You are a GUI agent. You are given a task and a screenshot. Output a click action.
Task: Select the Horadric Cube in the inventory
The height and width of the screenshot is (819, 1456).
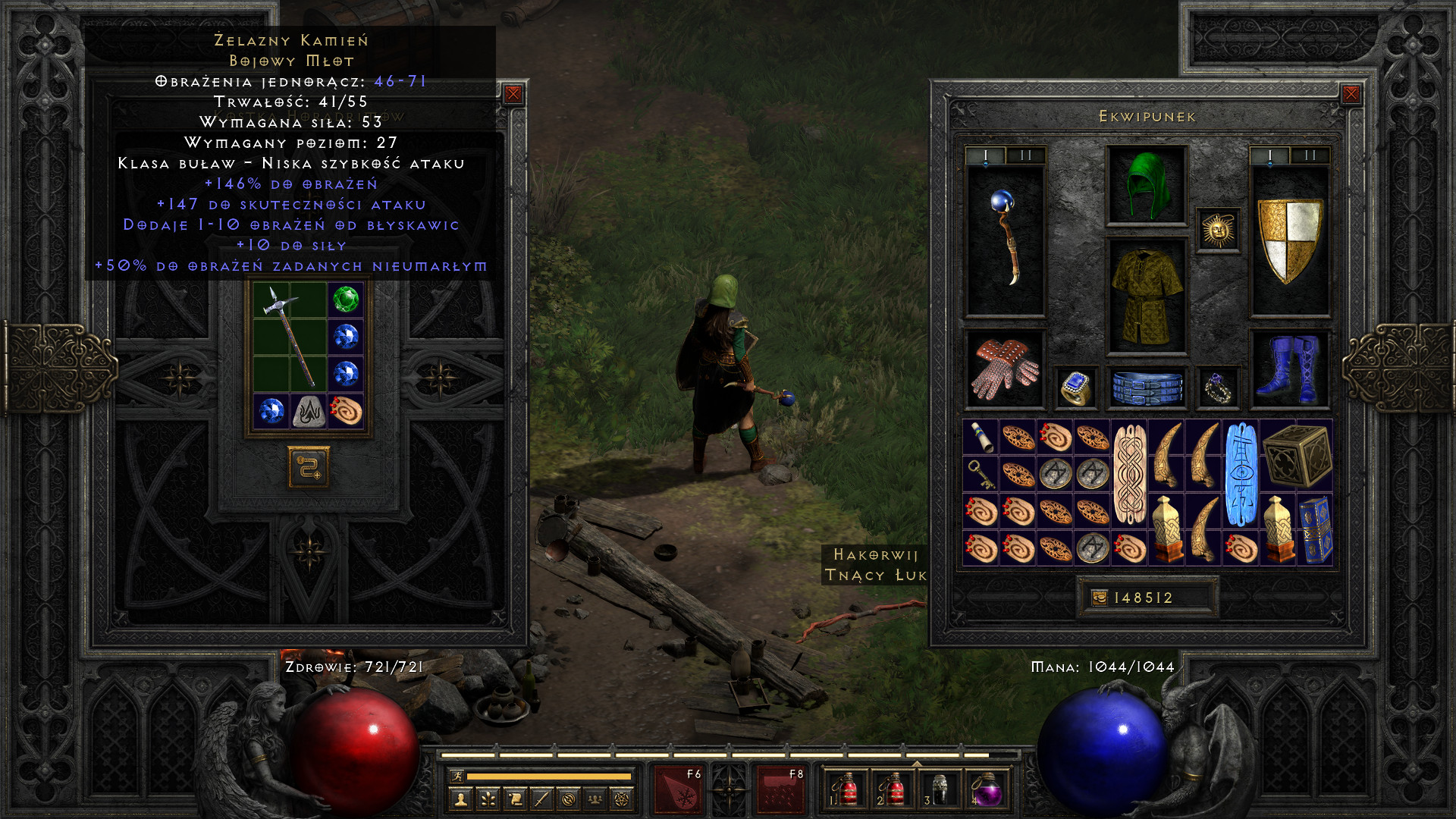[x=1297, y=456]
